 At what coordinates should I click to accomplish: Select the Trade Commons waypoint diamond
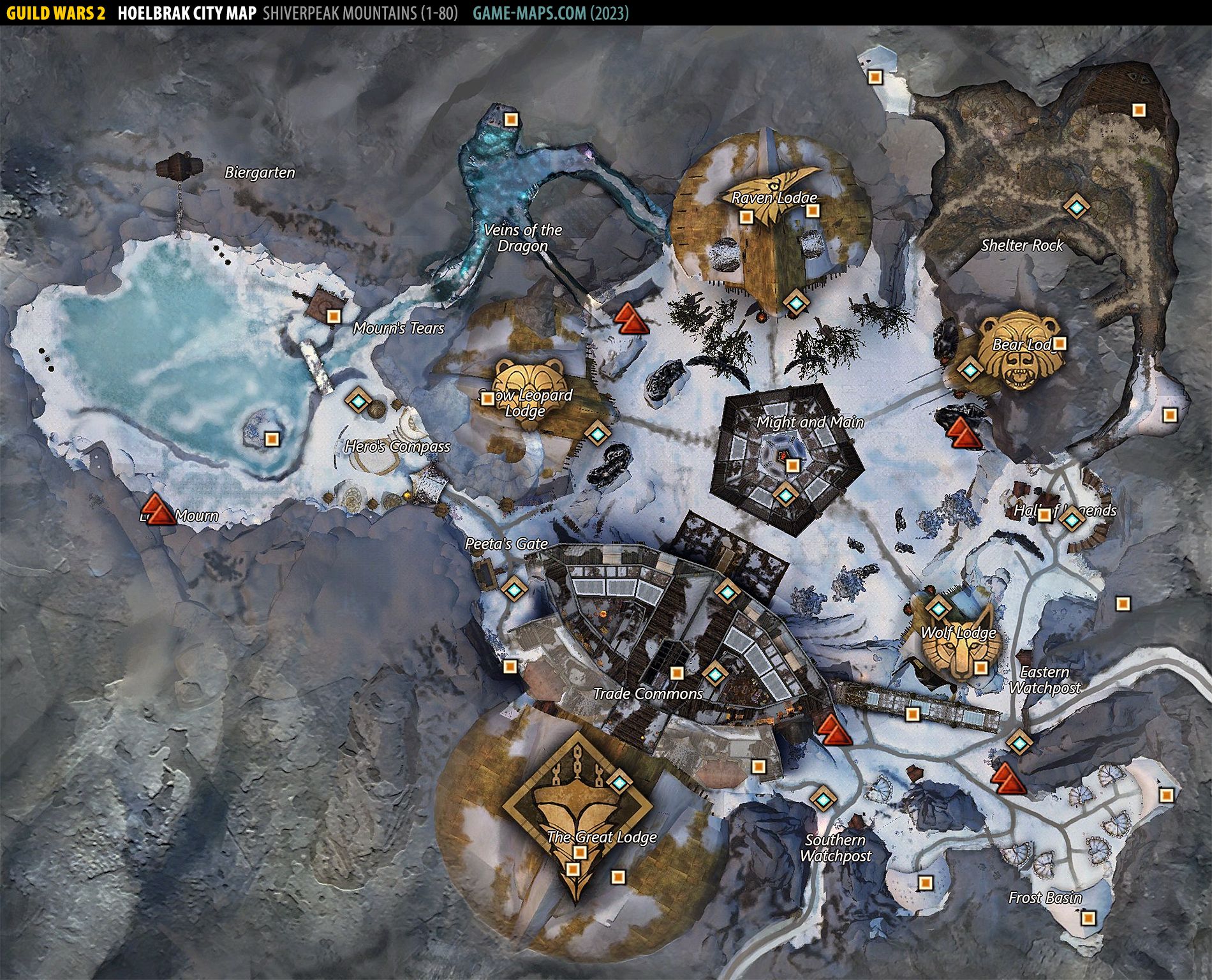[x=714, y=672]
